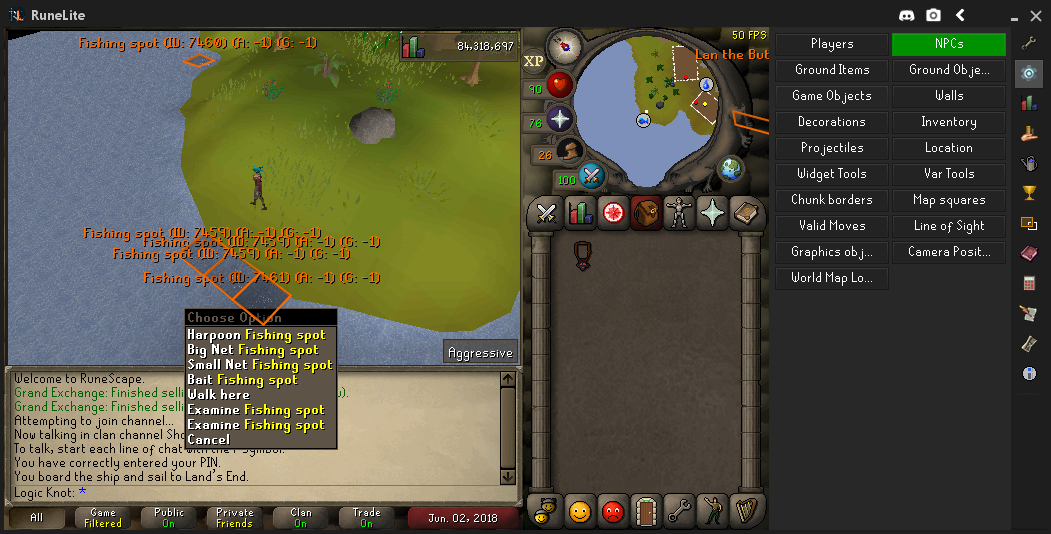The width and height of the screenshot is (1051, 534).
Task: Click the Aggressive attack style indicator
Action: [481, 352]
